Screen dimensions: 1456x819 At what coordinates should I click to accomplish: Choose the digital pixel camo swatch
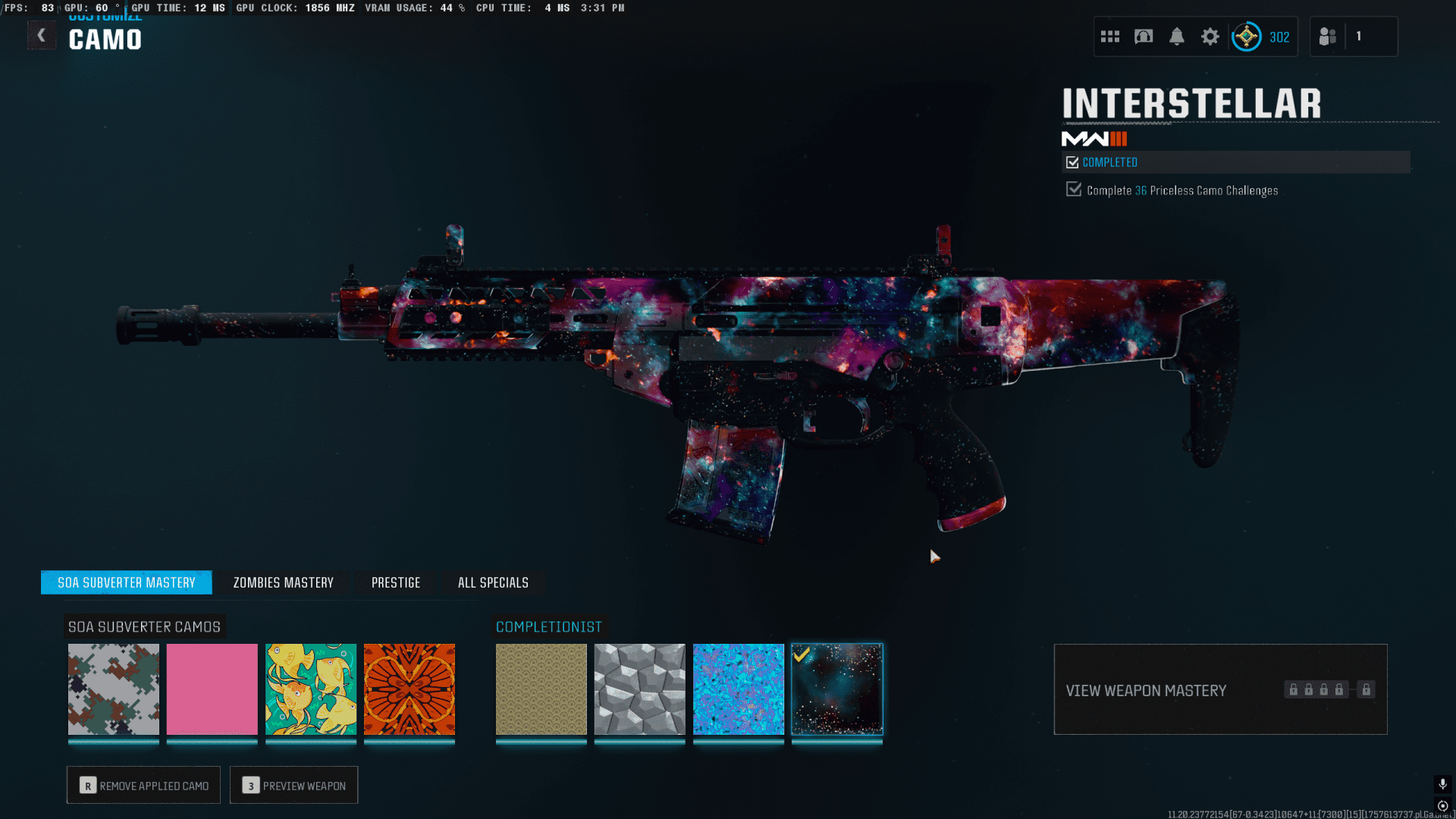114,689
